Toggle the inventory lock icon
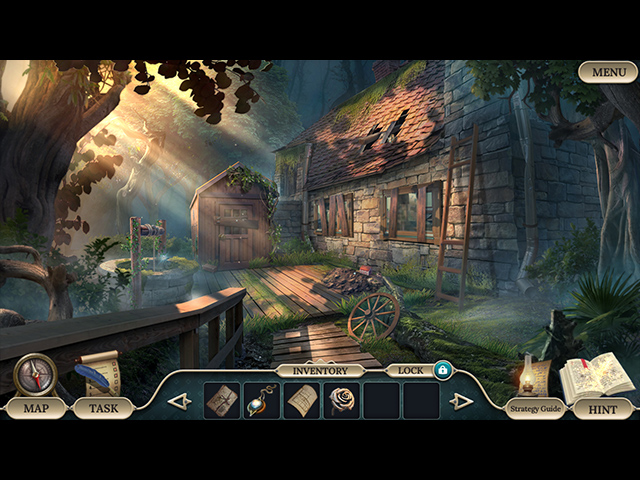Image resolution: width=640 pixels, height=480 pixels. point(442,370)
